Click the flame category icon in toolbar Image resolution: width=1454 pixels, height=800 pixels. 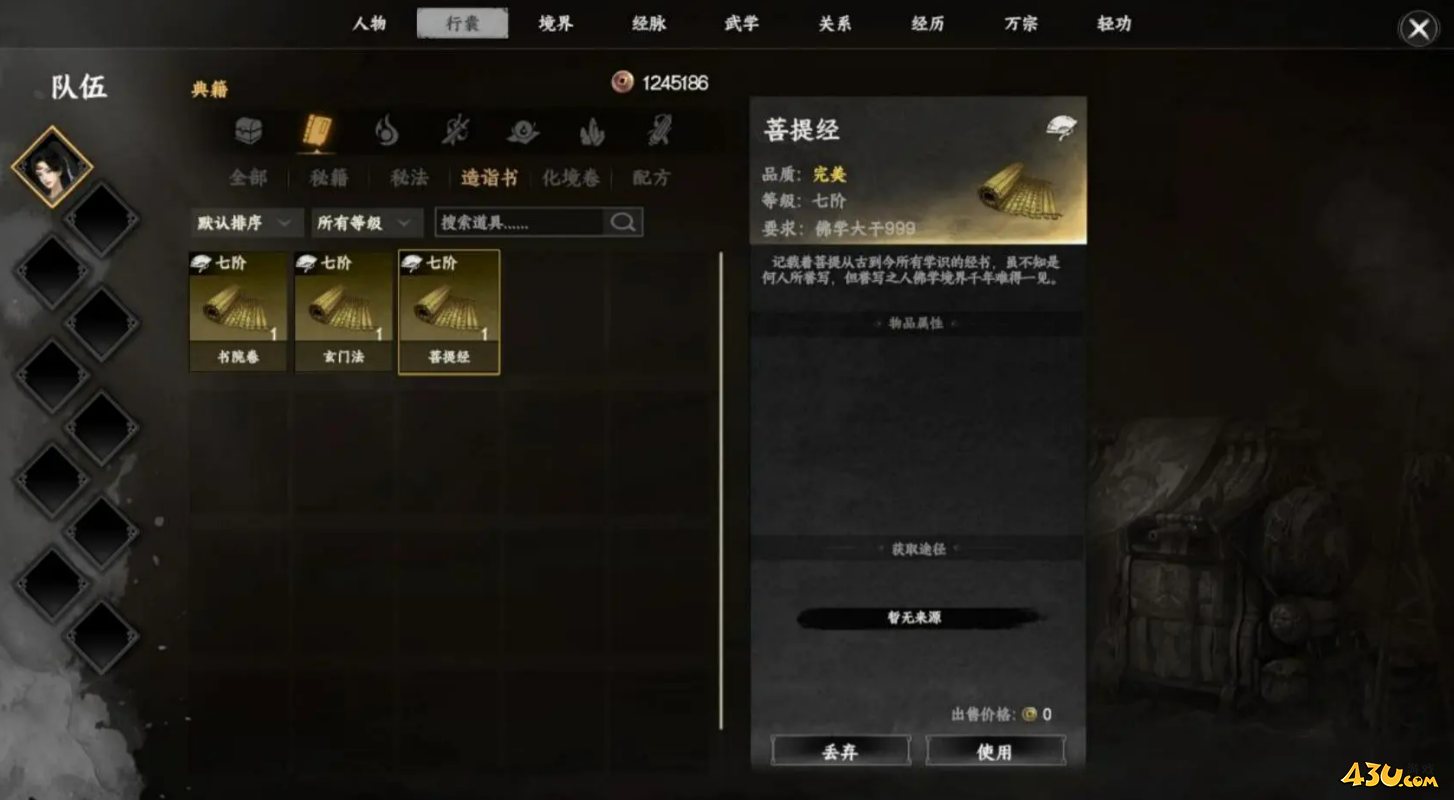386,130
